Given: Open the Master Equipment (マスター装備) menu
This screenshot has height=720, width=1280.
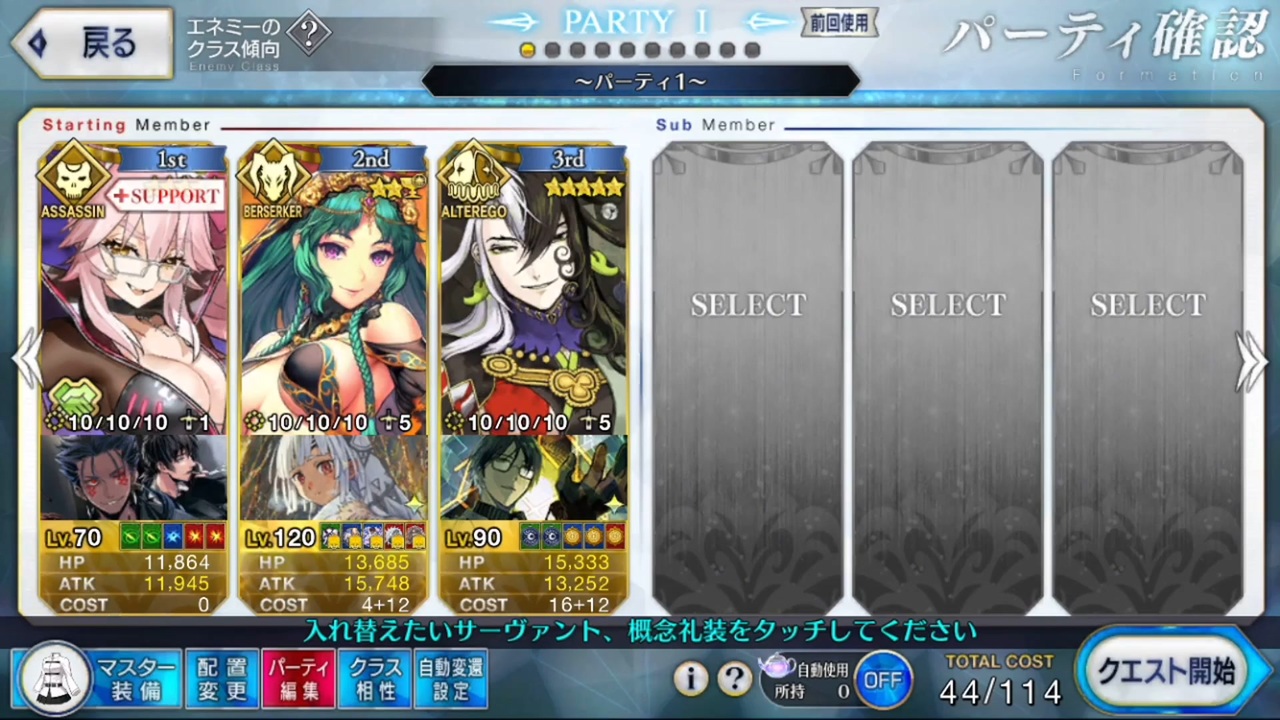Looking at the screenshot, I should (137, 679).
